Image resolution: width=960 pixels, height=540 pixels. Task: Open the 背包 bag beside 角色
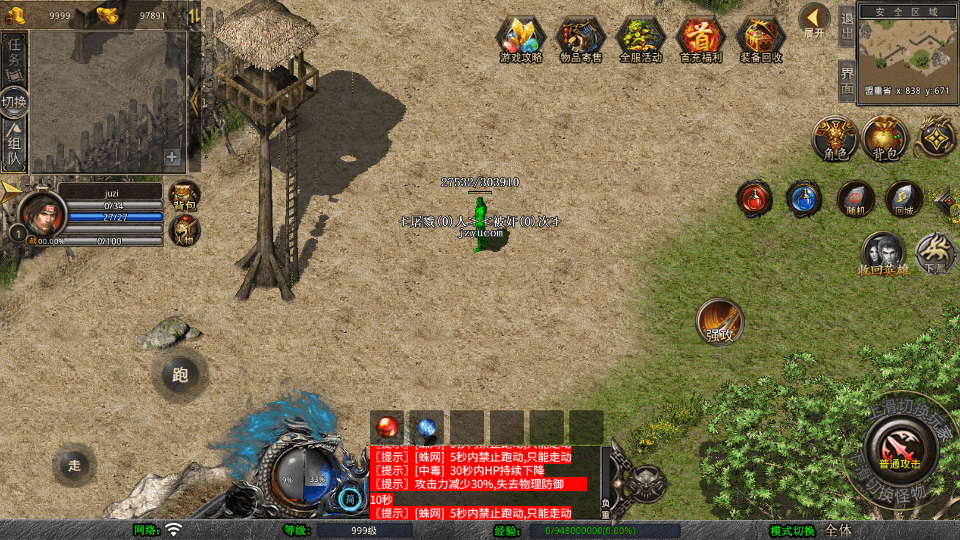[x=885, y=138]
